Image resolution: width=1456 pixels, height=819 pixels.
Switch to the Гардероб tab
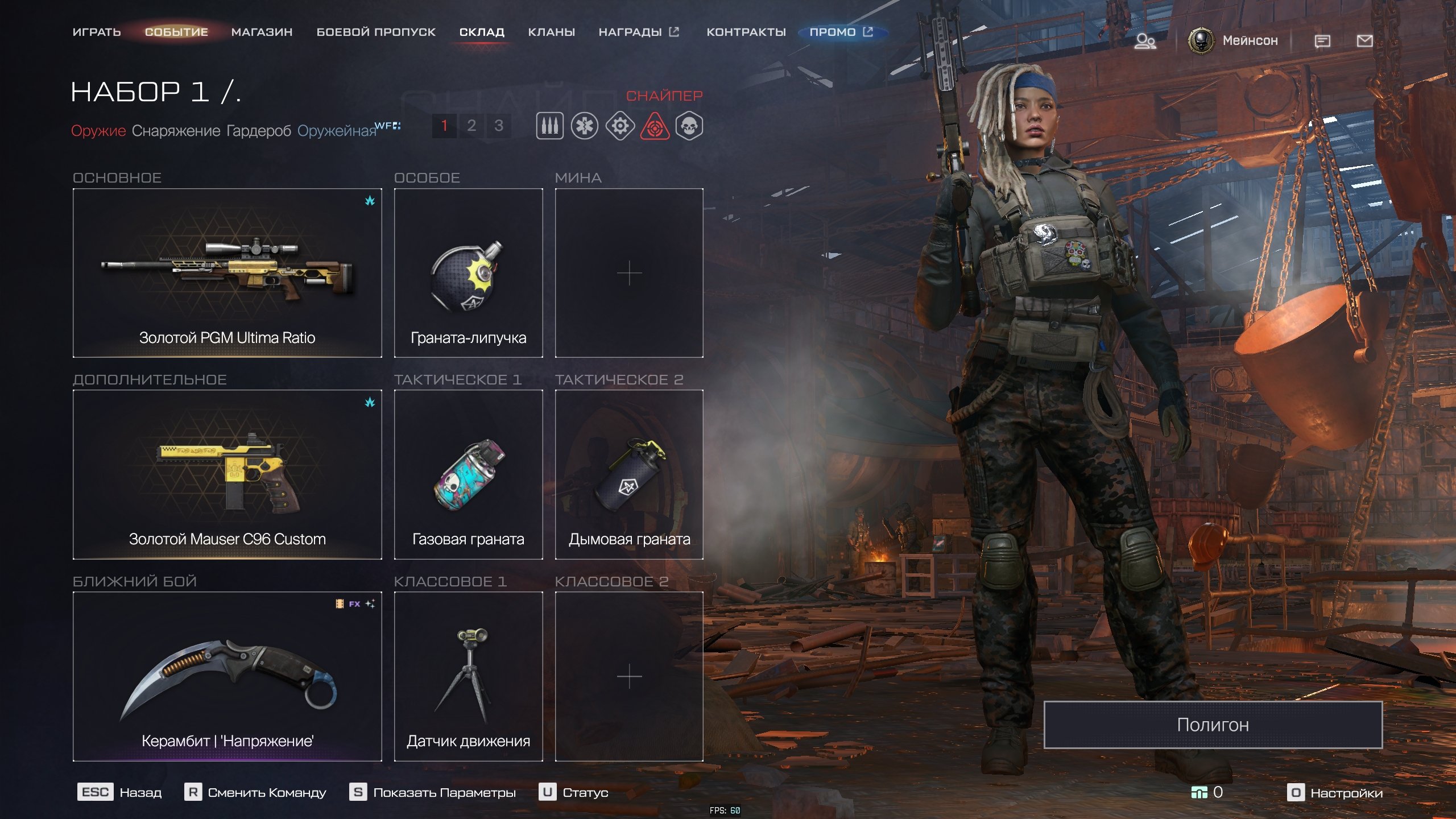pos(259,131)
